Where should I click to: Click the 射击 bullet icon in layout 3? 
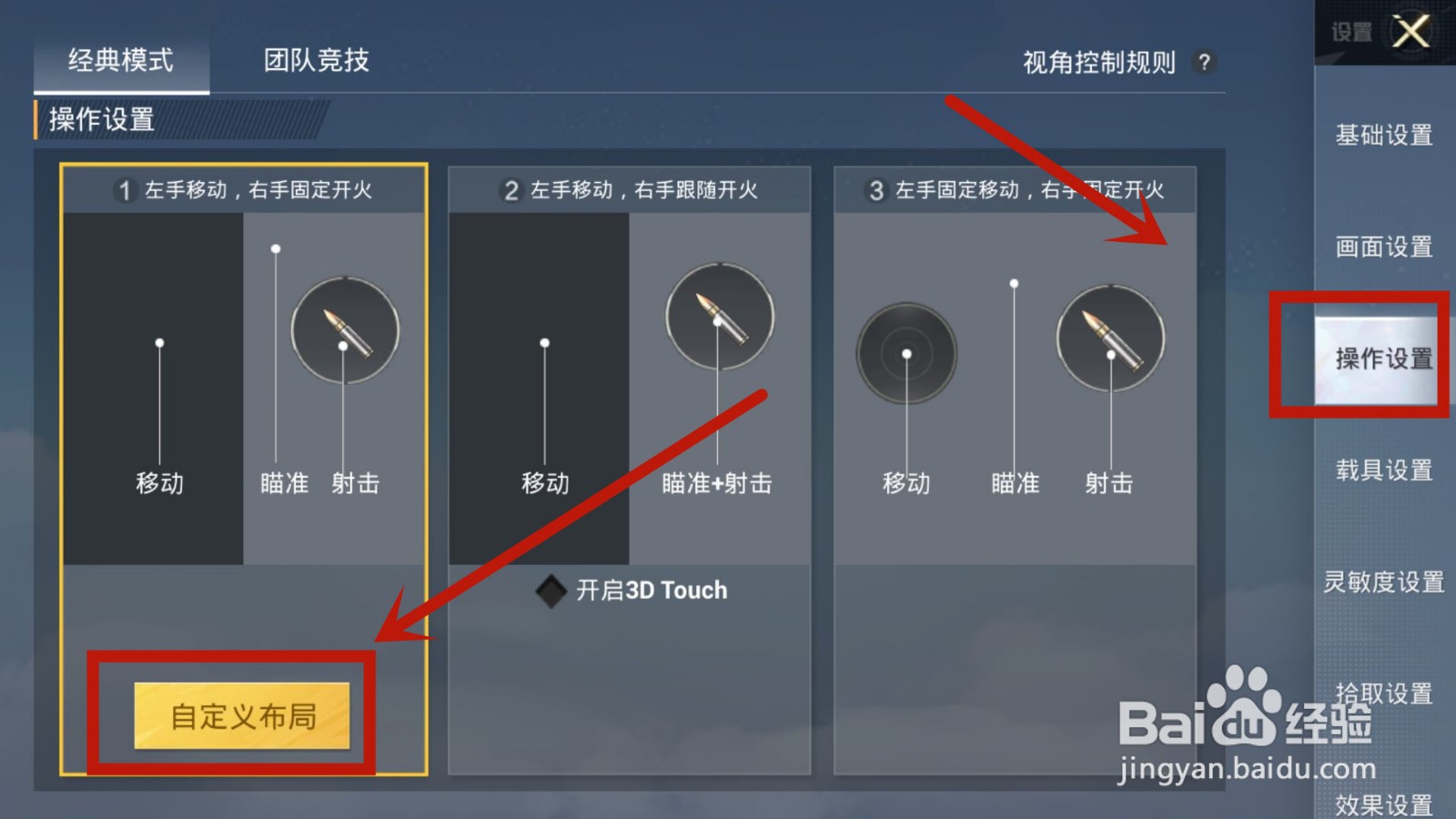tap(1109, 338)
